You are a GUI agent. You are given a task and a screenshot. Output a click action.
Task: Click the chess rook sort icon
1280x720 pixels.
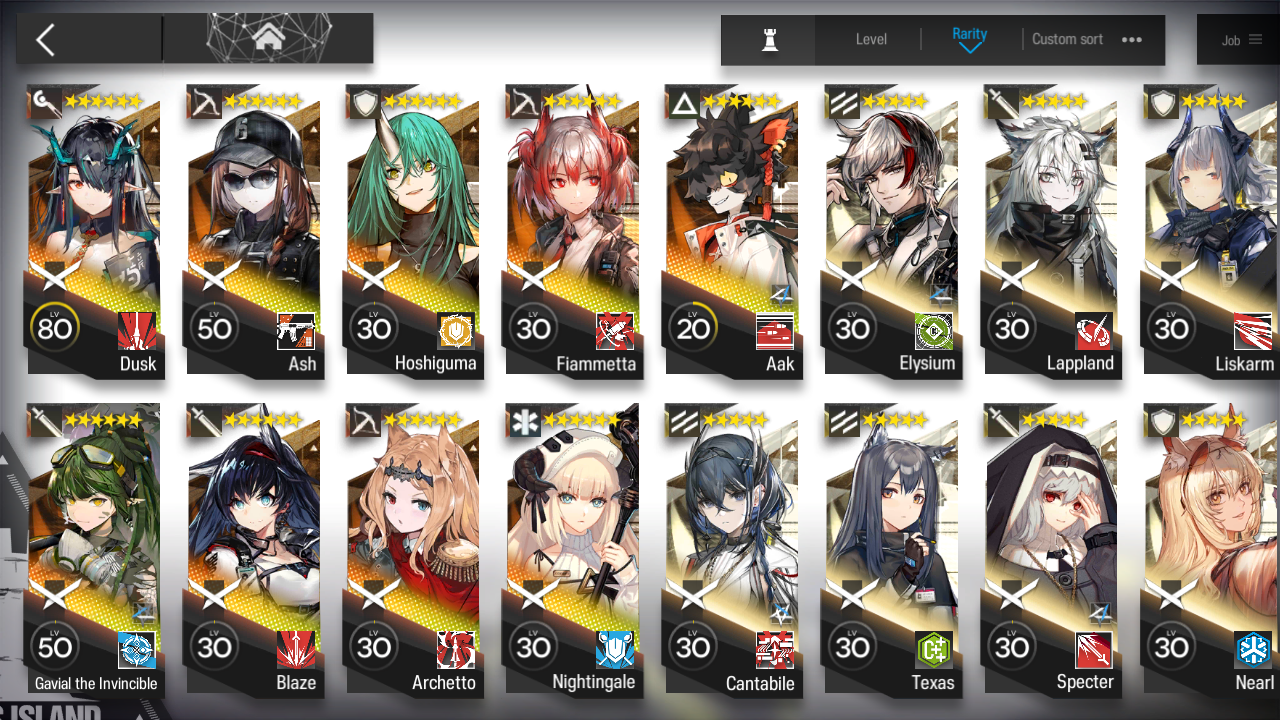point(767,39)
